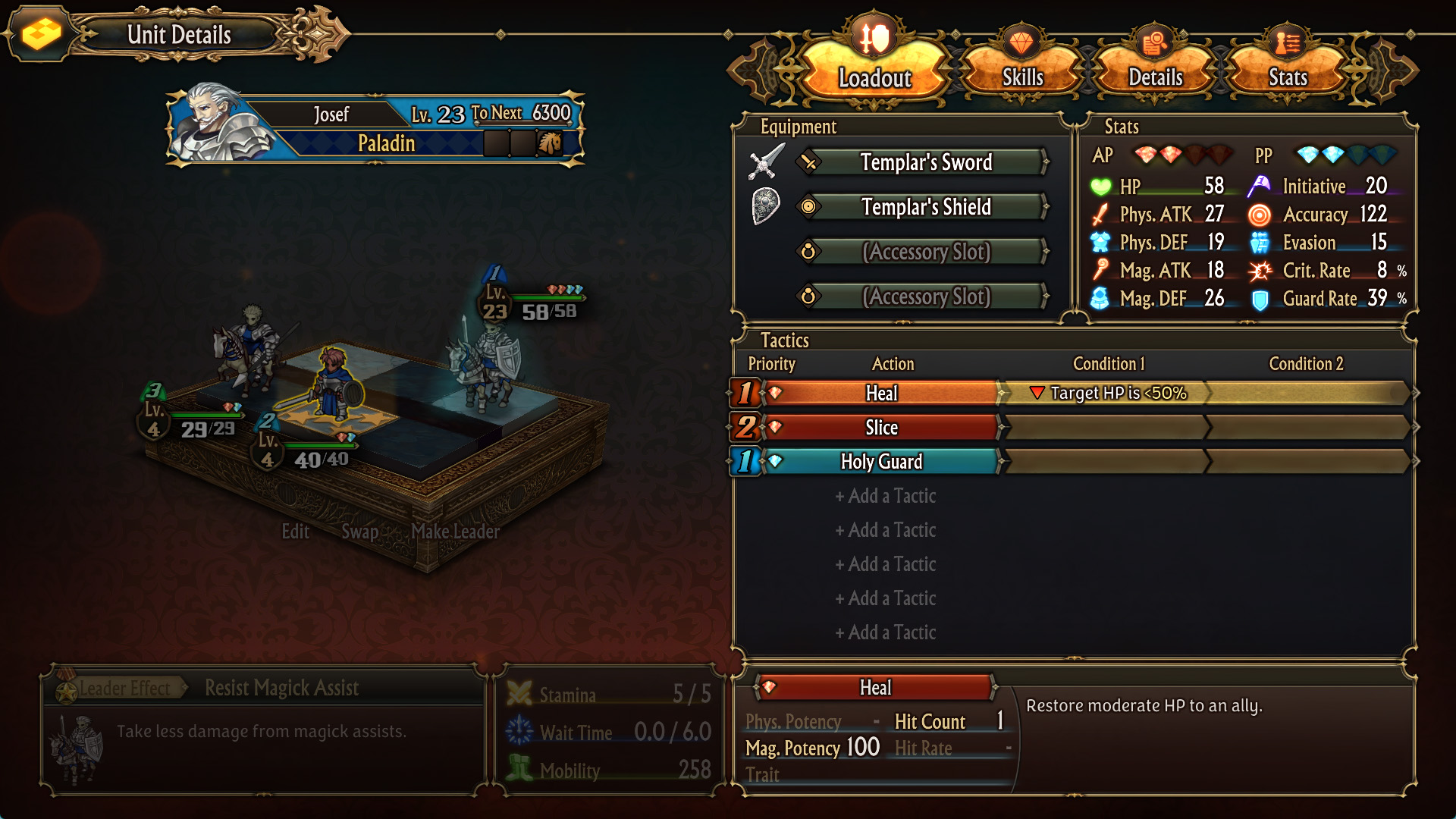Select Josef's Paladin unit nameplate

coord(375,127)
